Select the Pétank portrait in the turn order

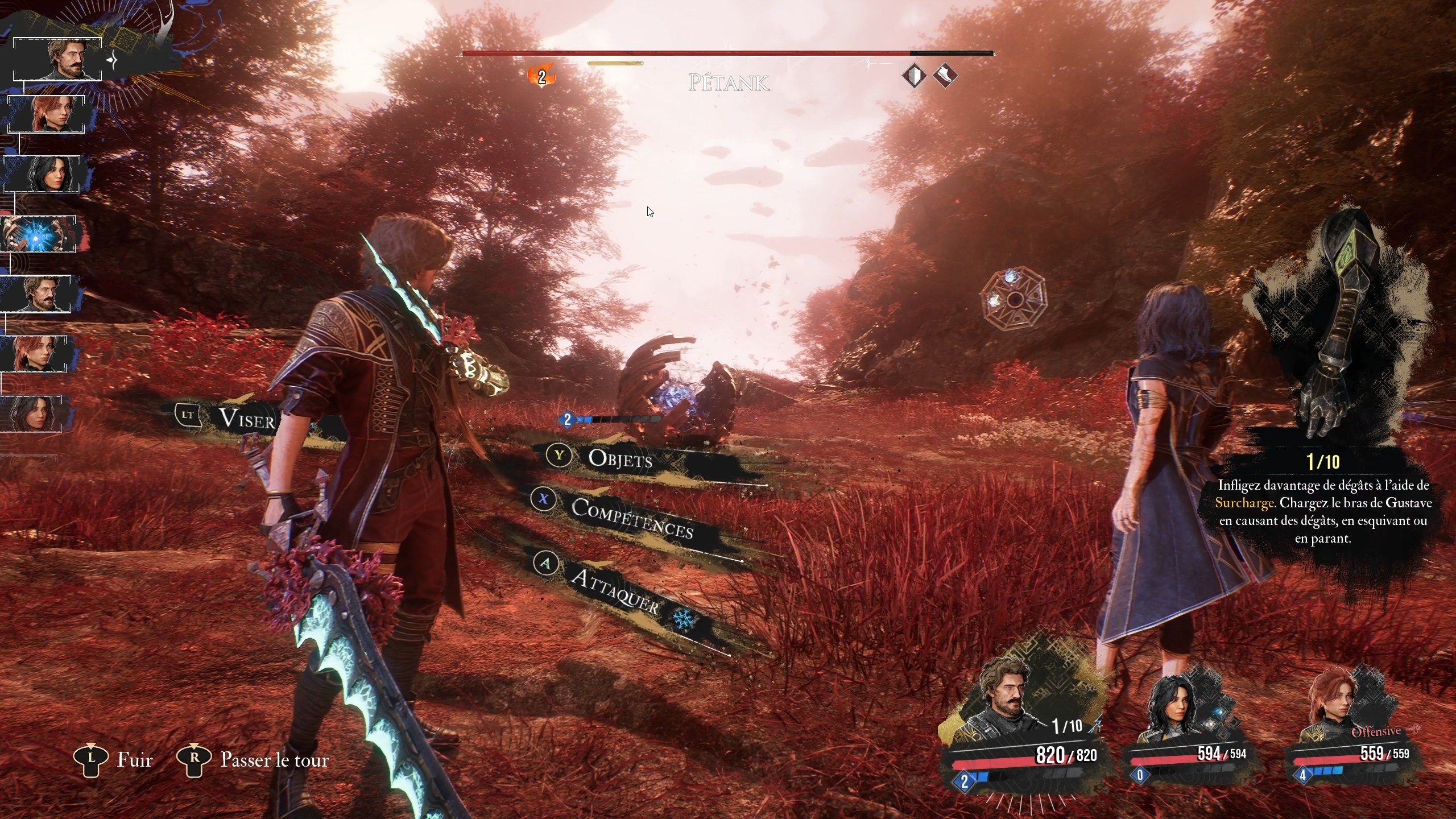pos(38,234)
